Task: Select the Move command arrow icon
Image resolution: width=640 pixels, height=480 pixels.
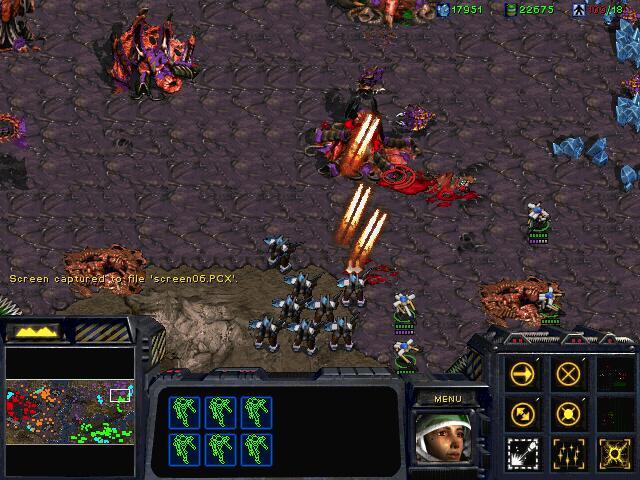Action: click(523, 374)
